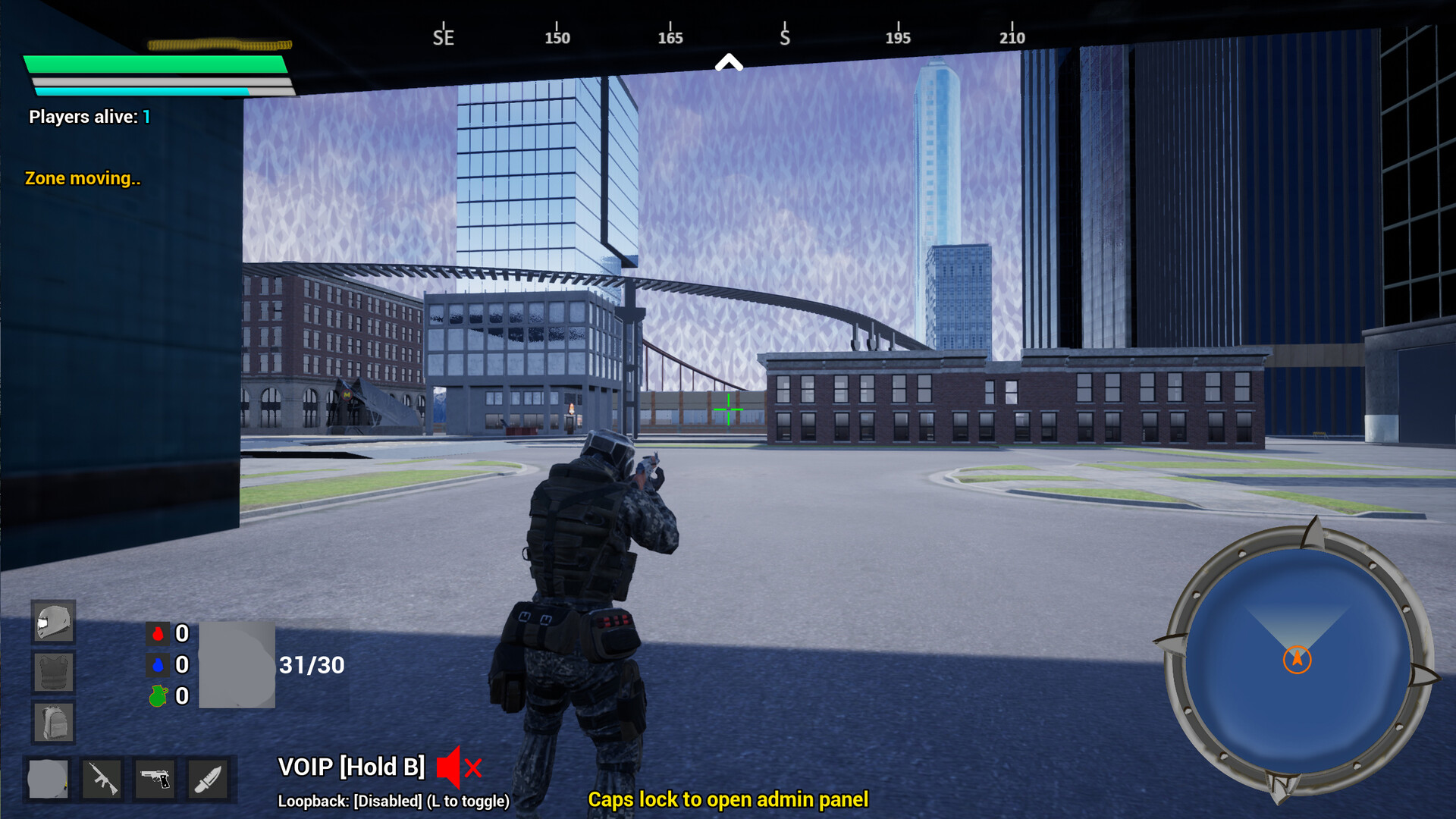Expand the minimap compass widget

click(x=1298, y=659)
